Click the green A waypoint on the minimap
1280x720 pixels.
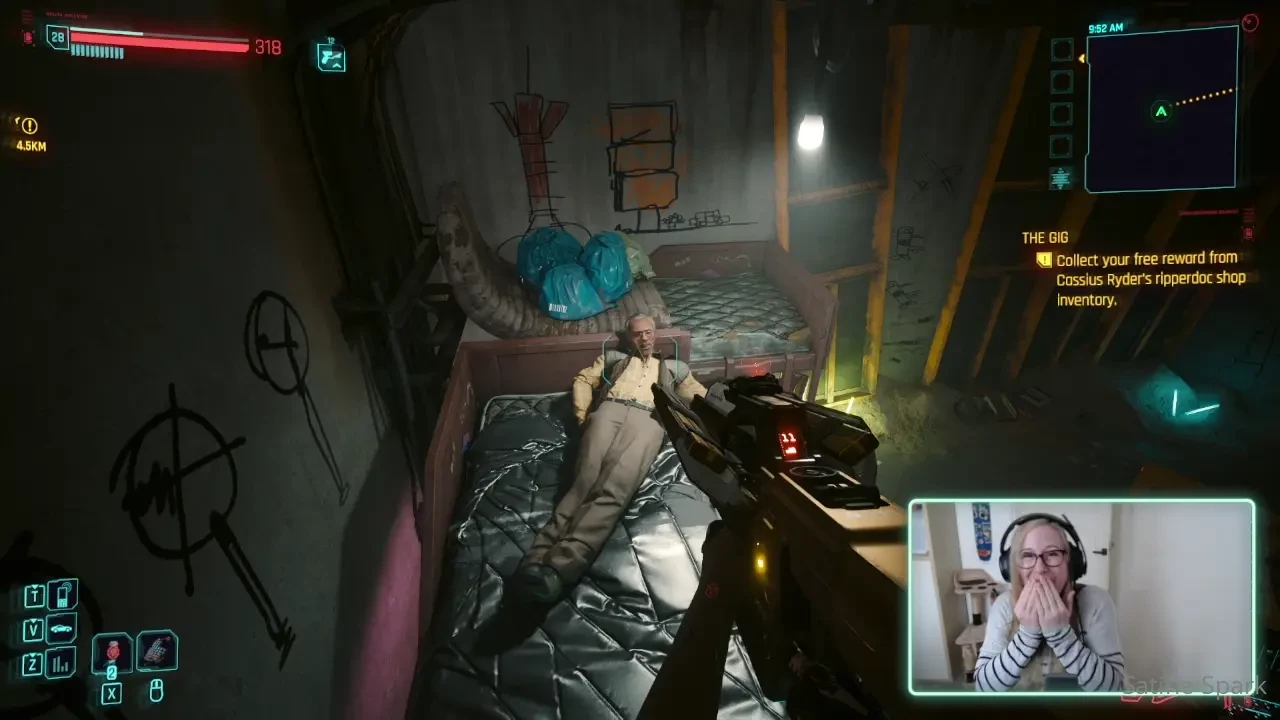pos(1159,112)
